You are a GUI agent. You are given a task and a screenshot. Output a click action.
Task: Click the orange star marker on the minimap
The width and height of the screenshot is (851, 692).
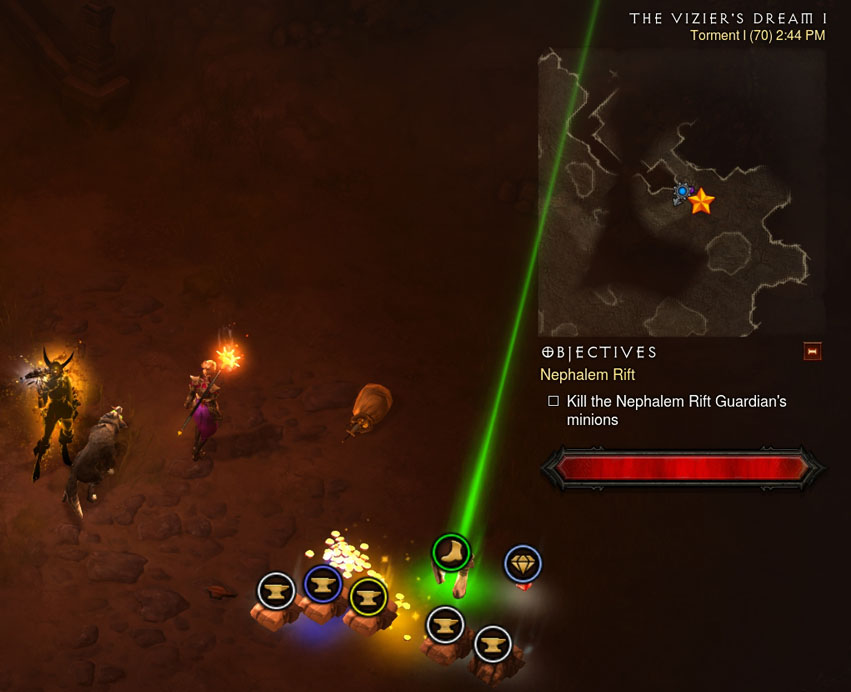[701, 202]
